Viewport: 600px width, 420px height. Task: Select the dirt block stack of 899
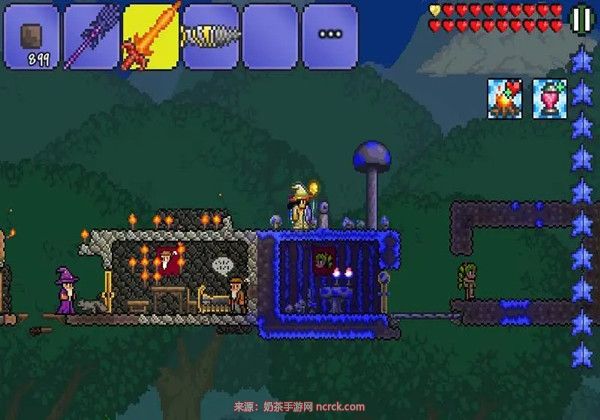point(31,36)
